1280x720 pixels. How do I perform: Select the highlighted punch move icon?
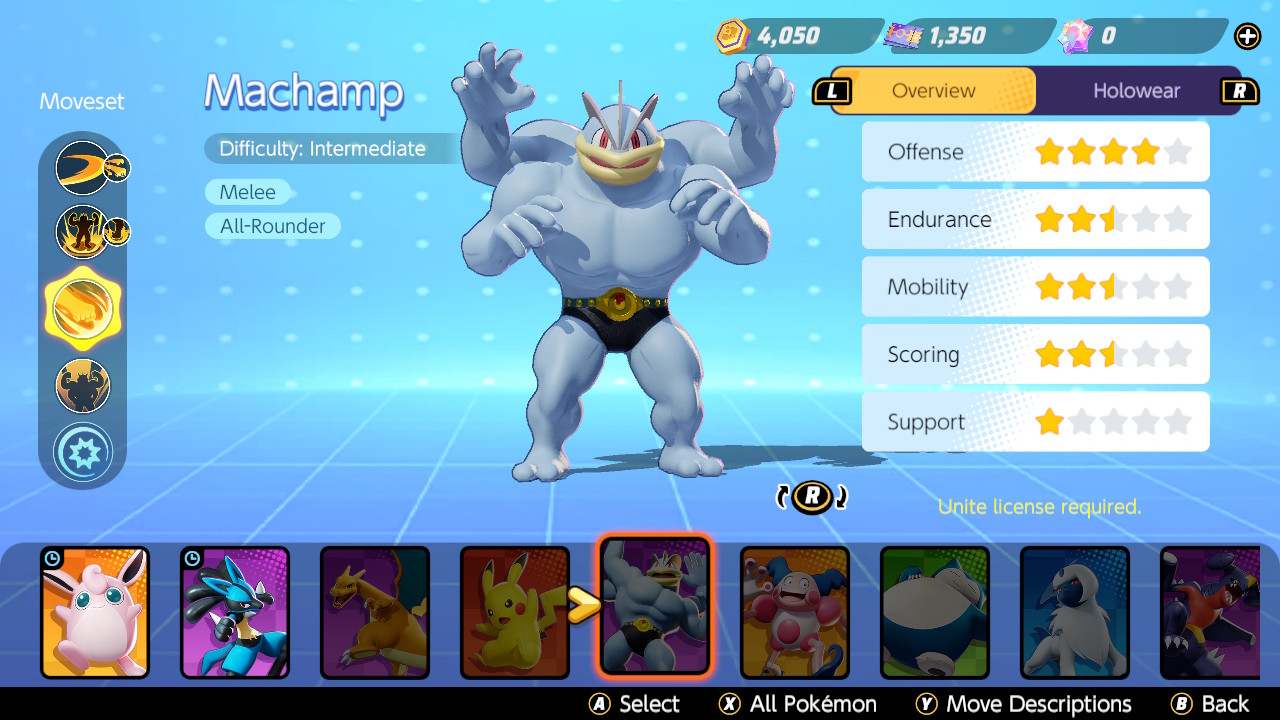[x=83, y=309]
